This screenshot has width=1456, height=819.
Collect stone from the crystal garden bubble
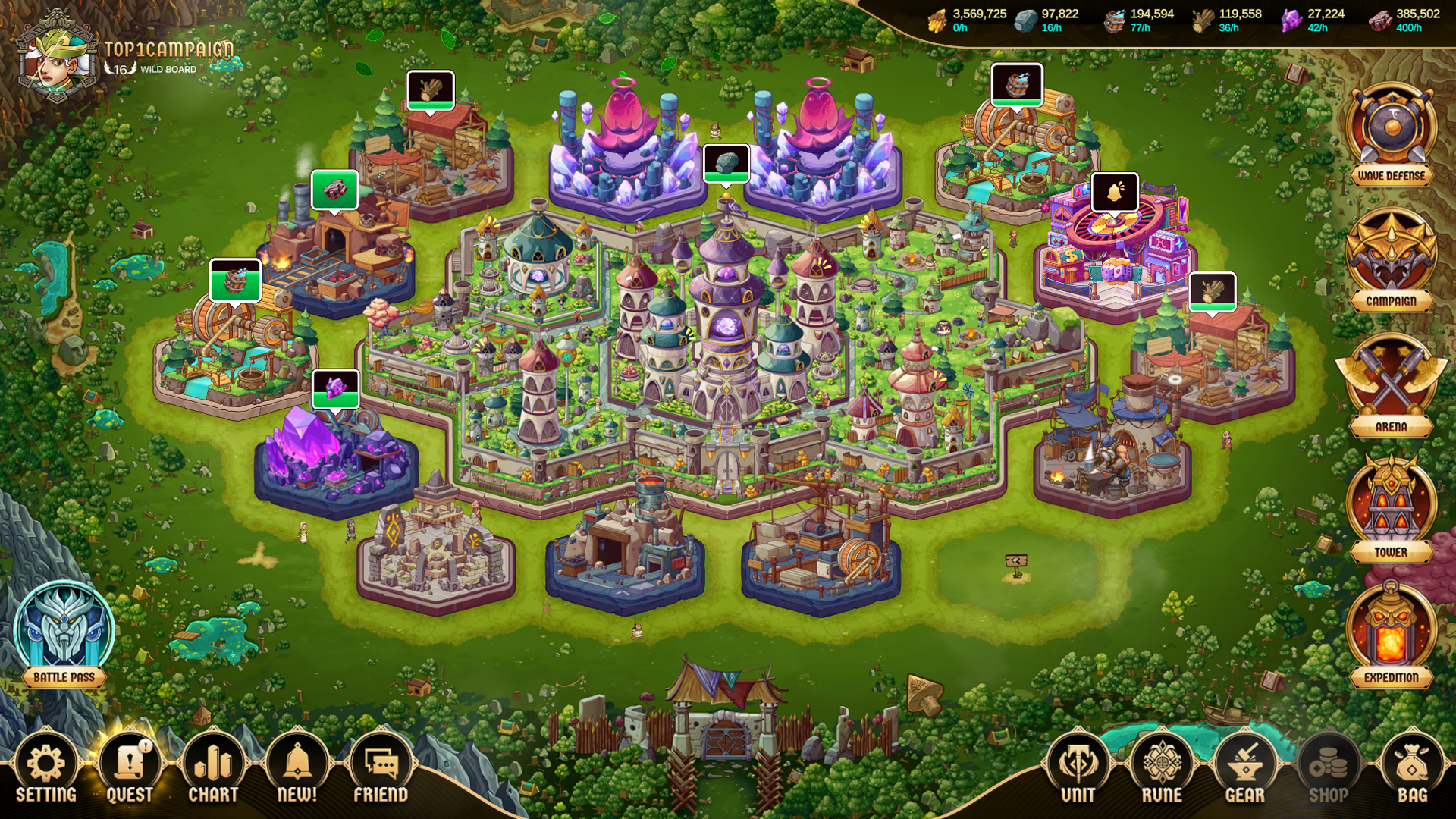(726, 163)
